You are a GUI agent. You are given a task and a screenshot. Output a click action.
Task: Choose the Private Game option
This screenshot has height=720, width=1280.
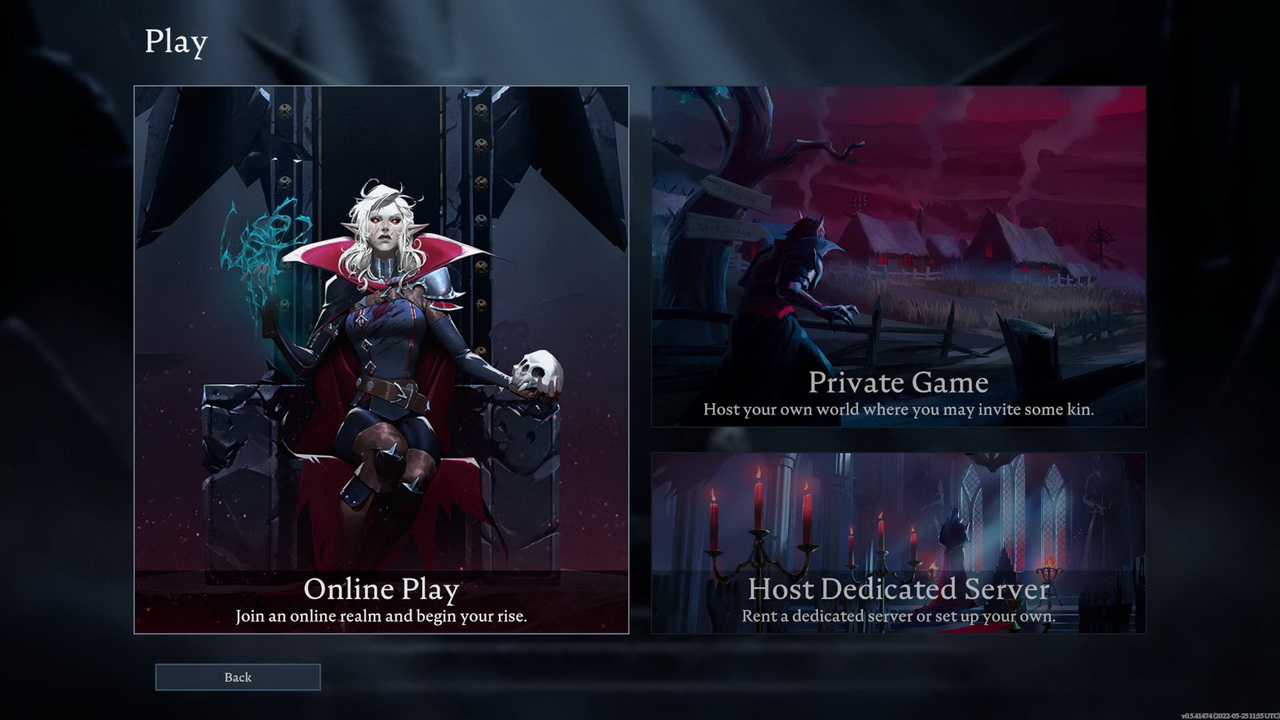(898, 257)
